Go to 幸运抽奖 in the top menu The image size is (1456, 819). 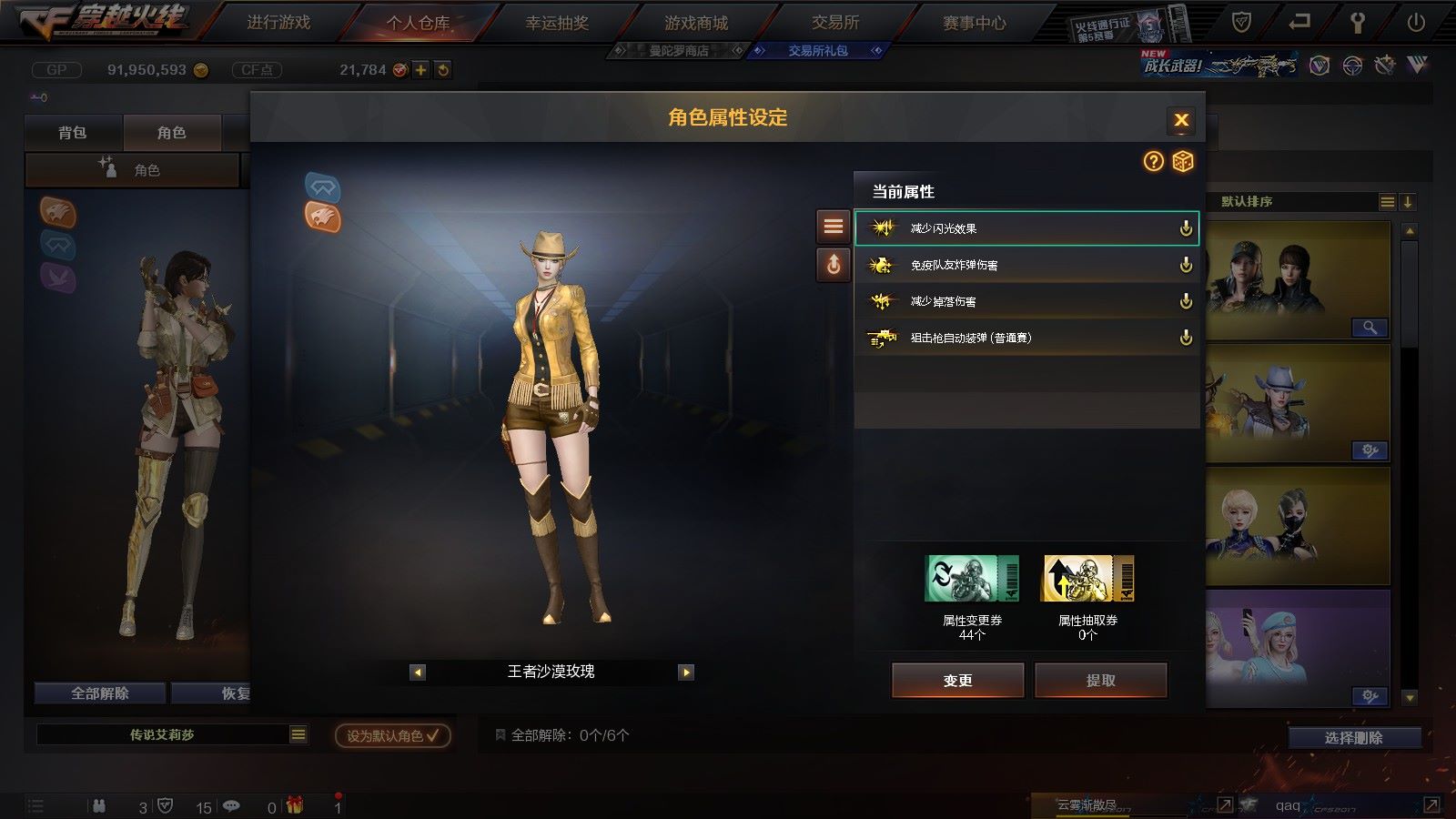(557, 23)
